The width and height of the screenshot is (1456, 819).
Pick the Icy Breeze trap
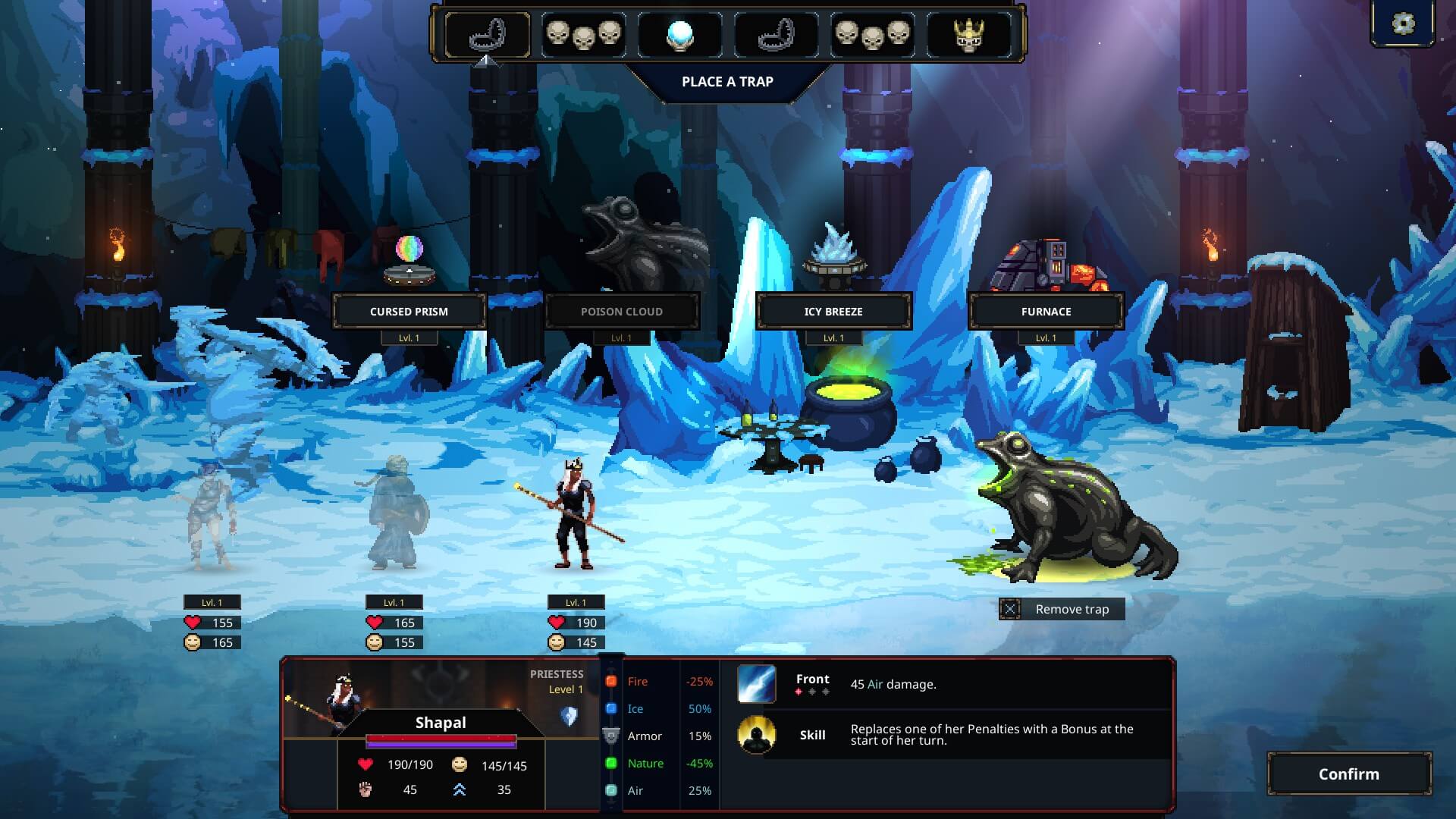tap(833, 311)
